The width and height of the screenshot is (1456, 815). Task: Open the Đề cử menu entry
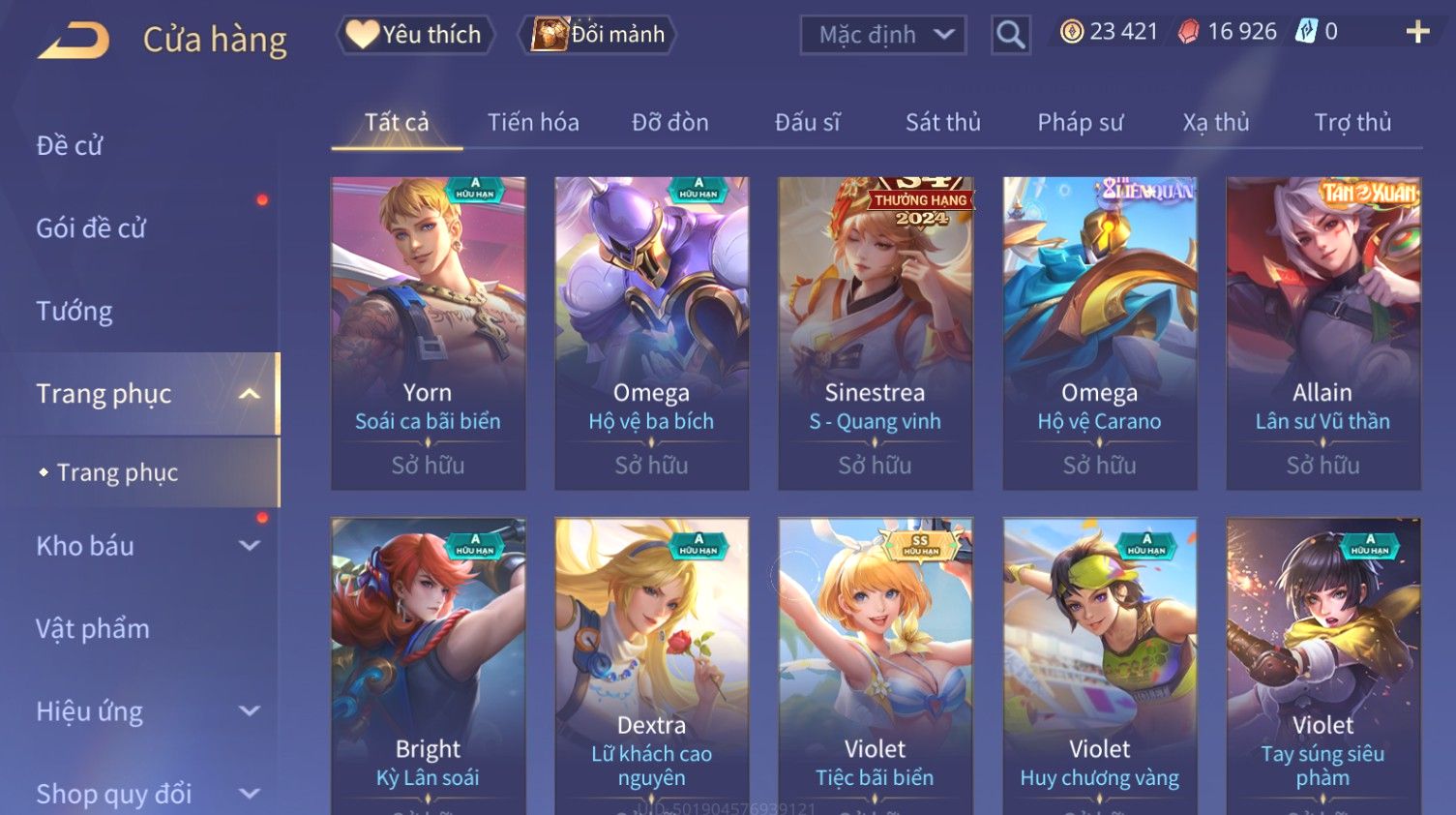coord(70,145)
